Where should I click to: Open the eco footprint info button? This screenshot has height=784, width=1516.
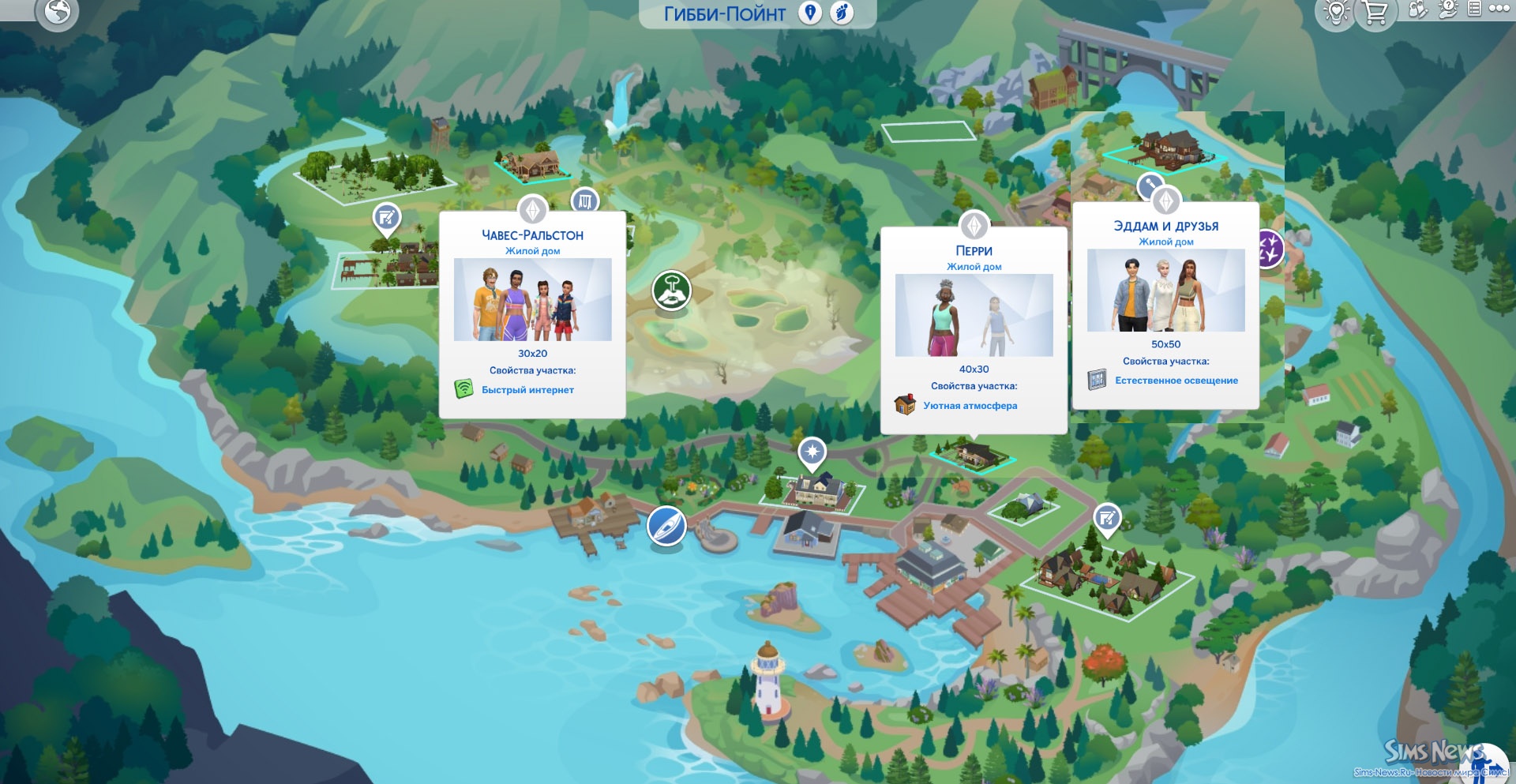(842, 13)
